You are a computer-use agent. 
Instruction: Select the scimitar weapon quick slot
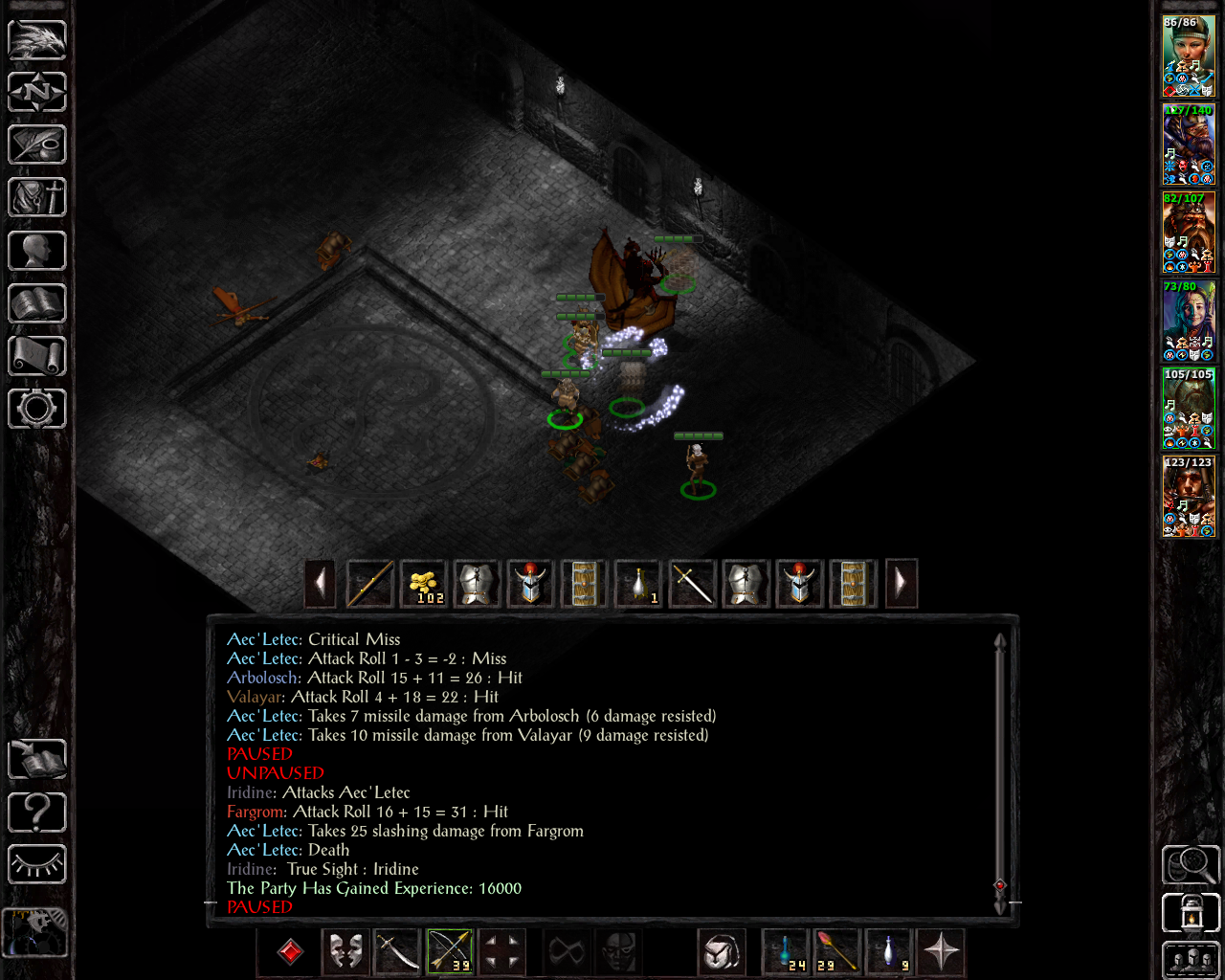pos(397,952)
